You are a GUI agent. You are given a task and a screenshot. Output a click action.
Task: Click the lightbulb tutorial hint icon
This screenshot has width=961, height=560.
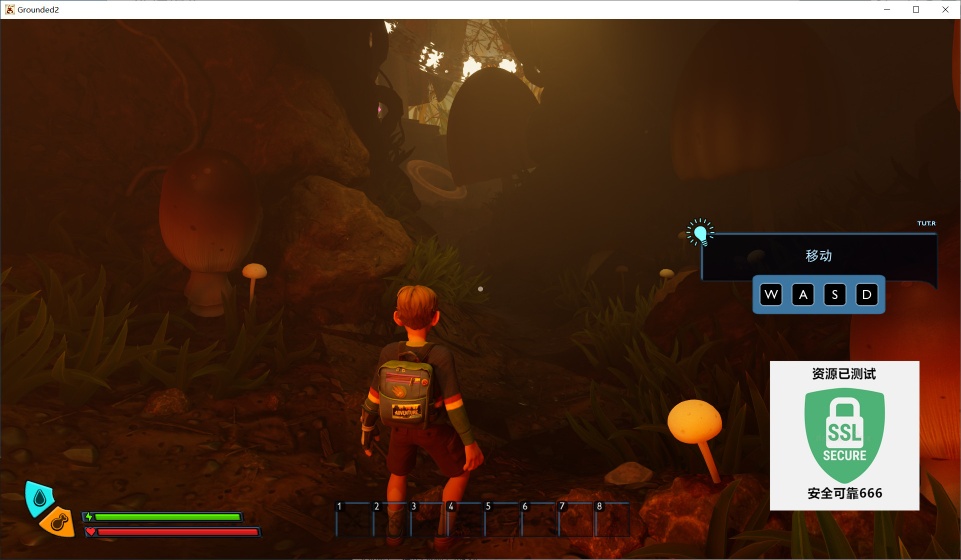pos(701,234)
